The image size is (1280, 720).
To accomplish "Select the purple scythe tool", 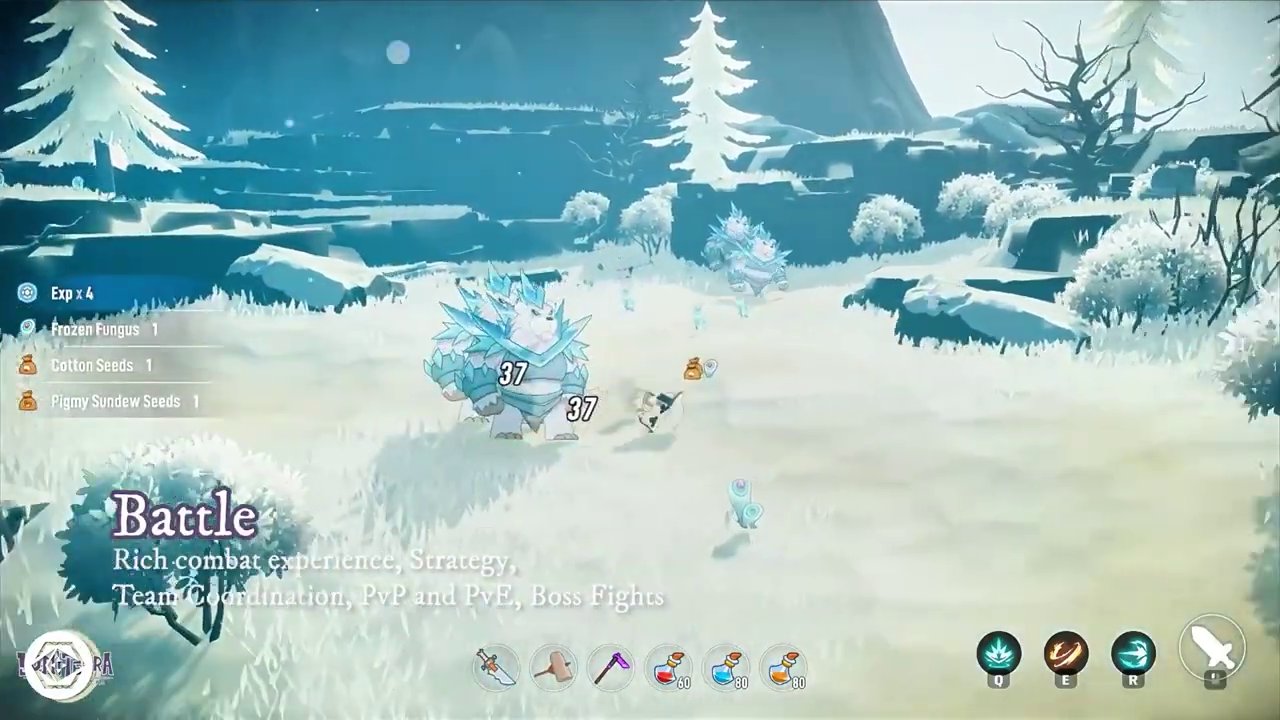I will [x=612, y=669].
